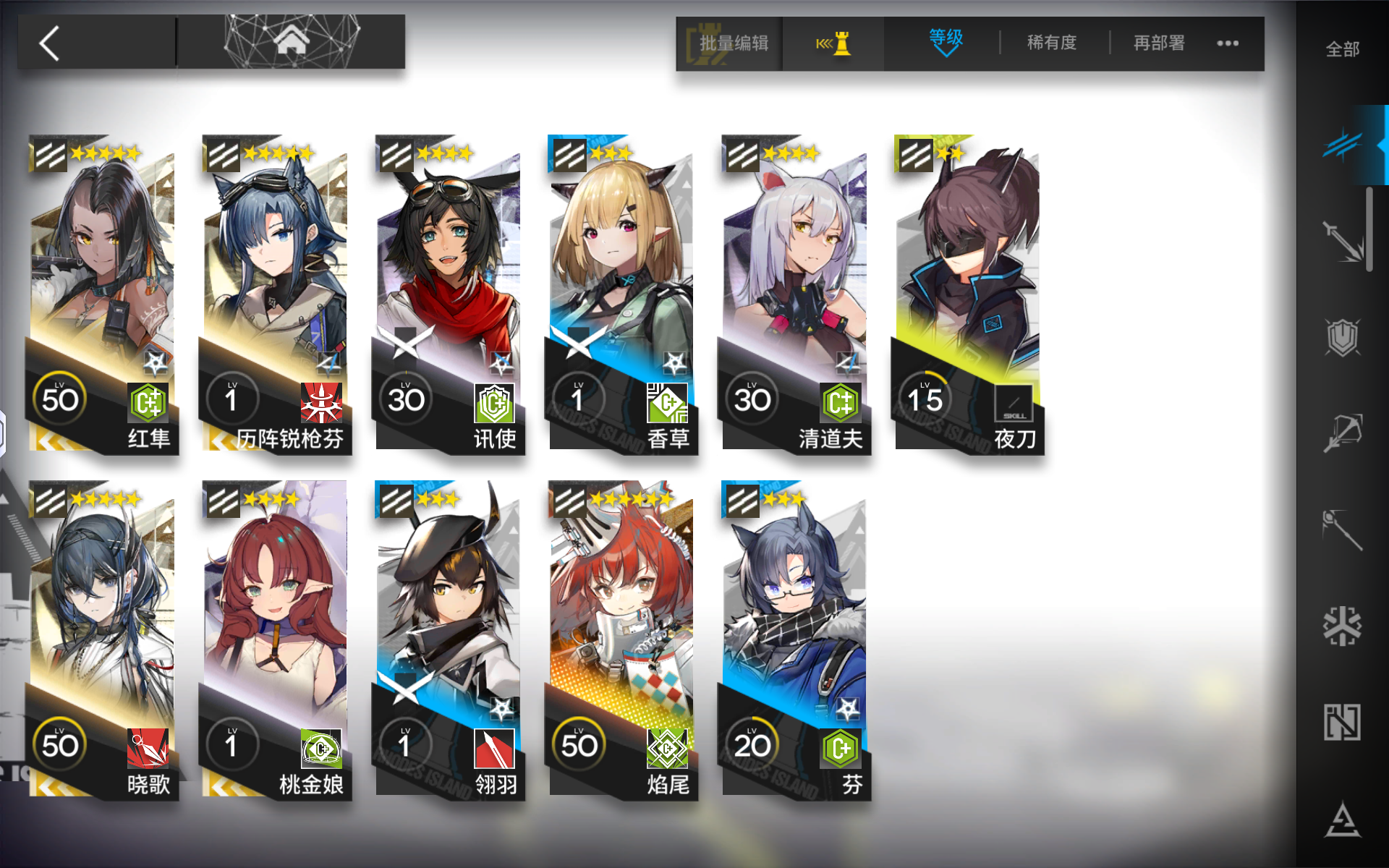1389x868 pixels.
Task: Click the home network icon at top
Action: (x=292, y=40)
